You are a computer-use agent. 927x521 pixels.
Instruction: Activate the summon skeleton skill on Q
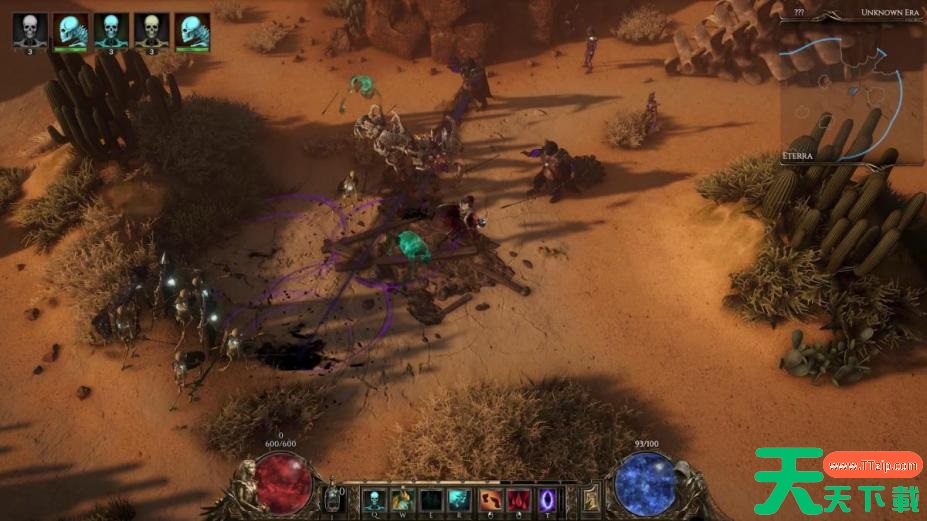(374, 498)
